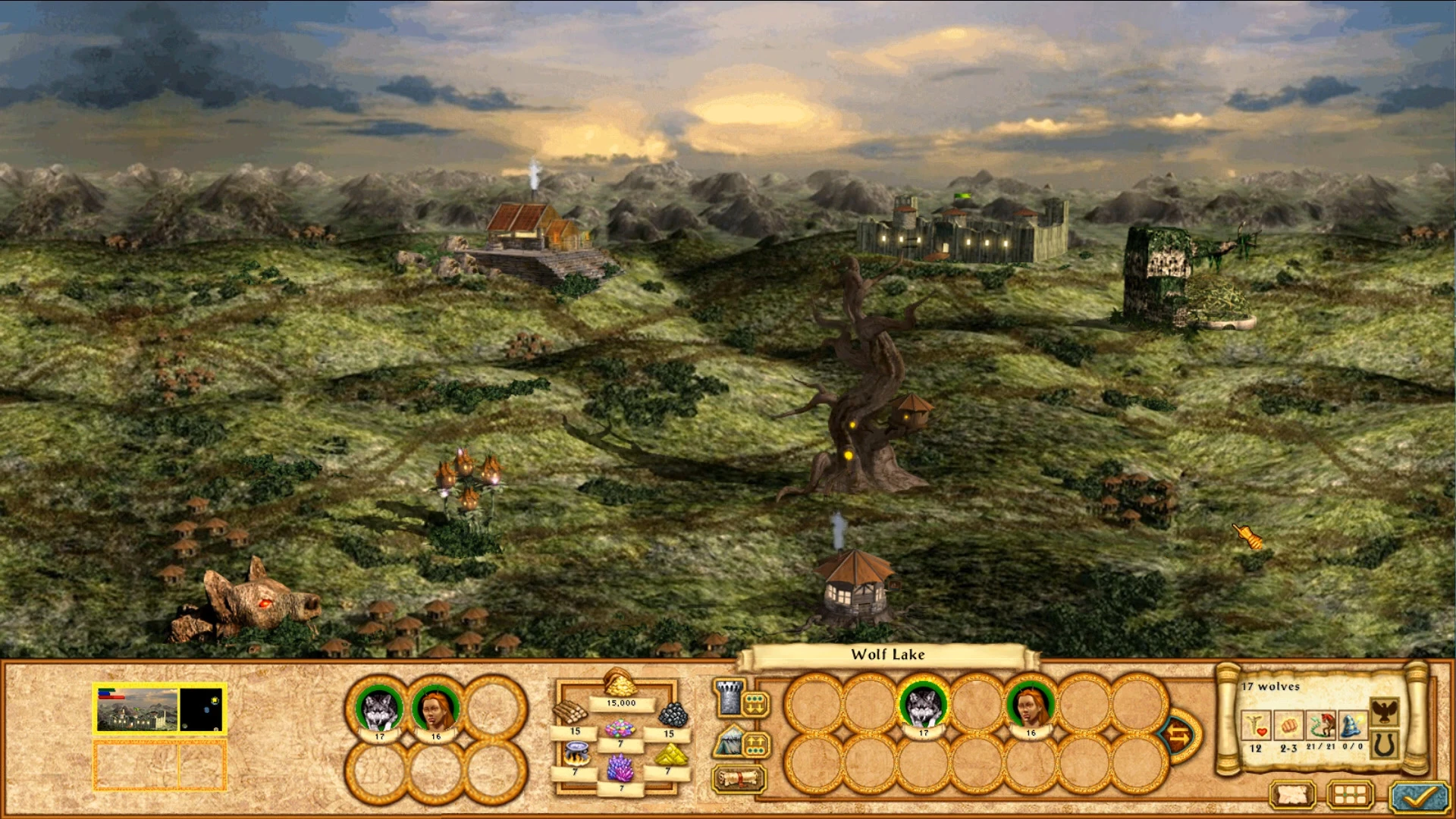Click the eagle abilities icon on the wolves scroll
Screen dimensions: 1456x819
[x=1385, y=711]
